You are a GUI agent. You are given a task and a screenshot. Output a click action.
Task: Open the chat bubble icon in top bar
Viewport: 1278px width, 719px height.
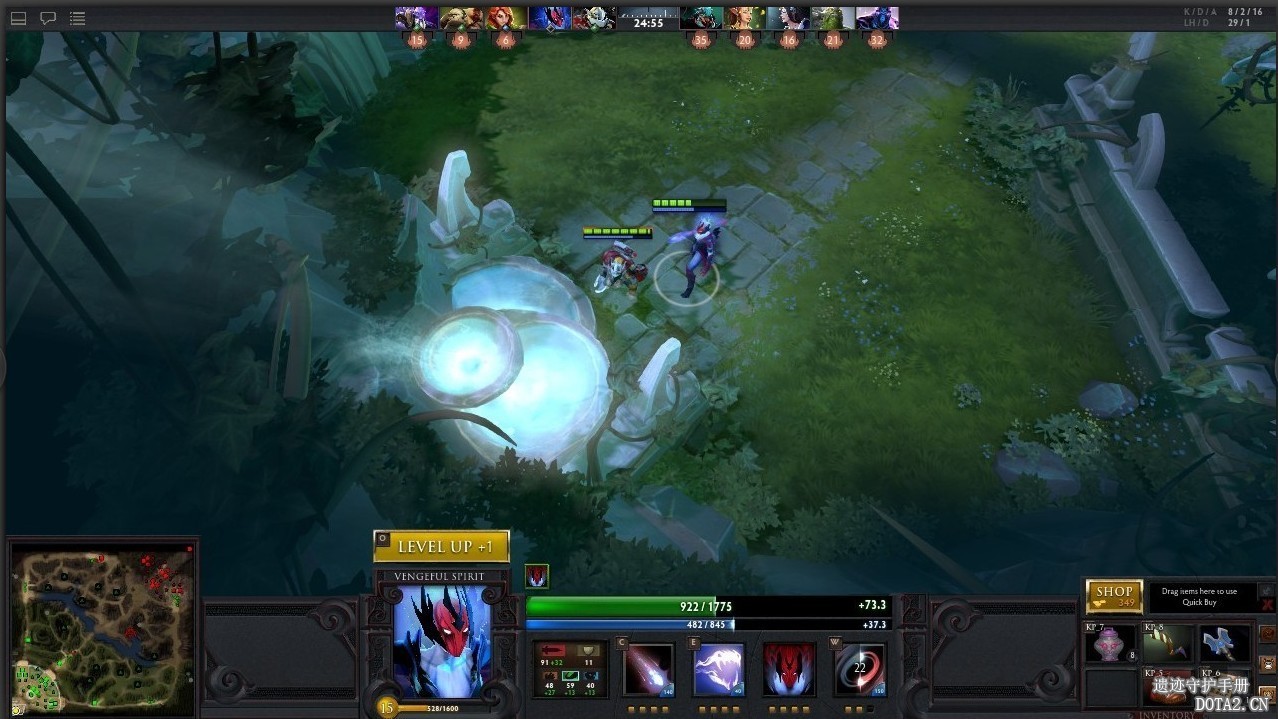48,18
